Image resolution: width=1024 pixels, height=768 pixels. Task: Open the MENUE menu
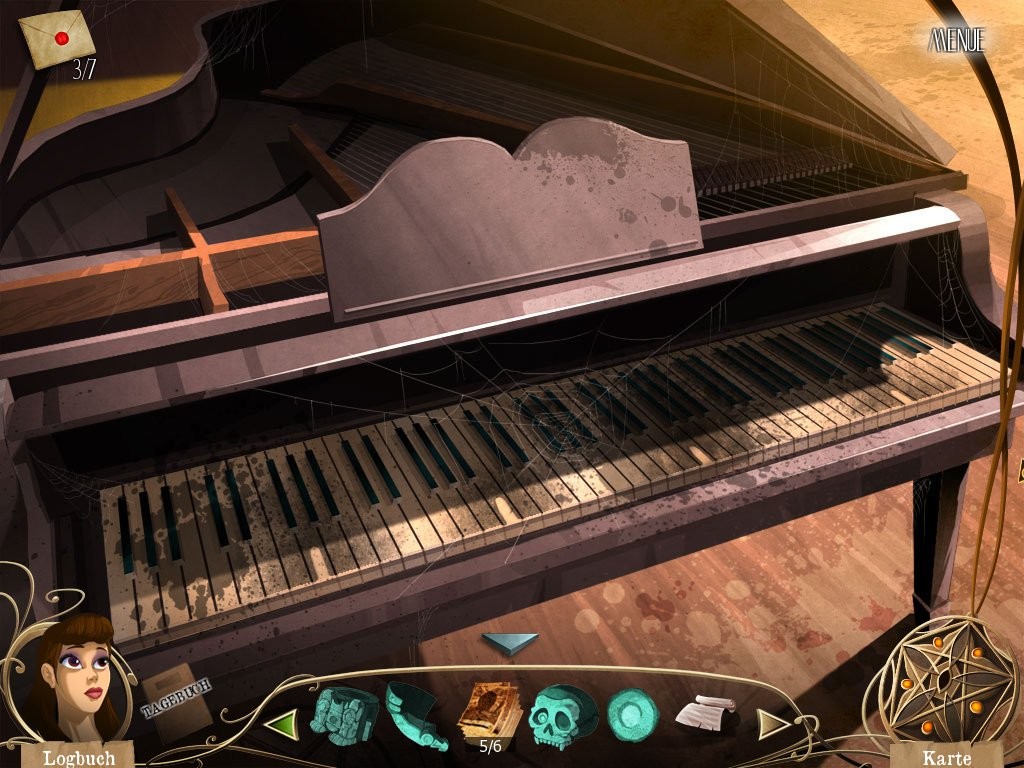957,40
